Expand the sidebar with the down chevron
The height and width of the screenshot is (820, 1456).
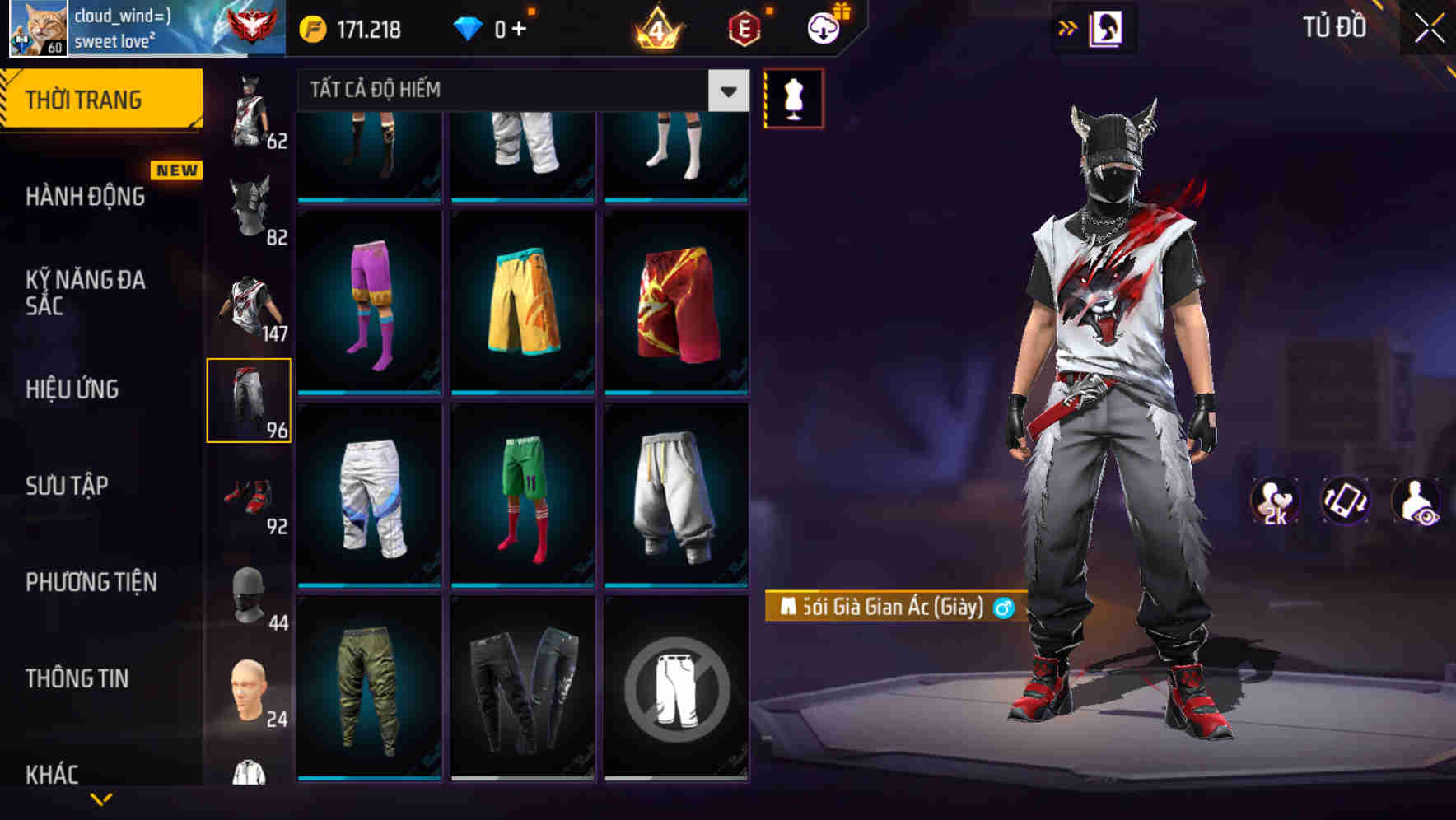[x=100, y=799]
